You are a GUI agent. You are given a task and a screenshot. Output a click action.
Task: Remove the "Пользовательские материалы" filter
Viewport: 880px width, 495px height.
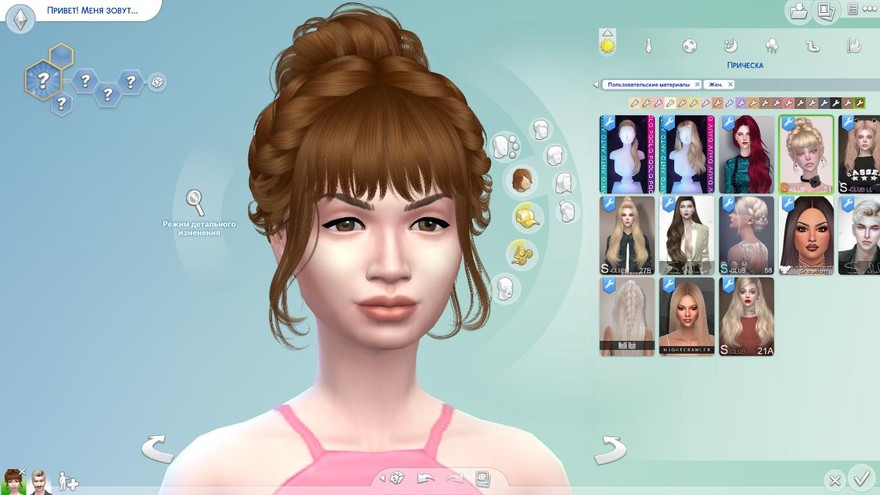pyautogui.click(x=696, y=85)
